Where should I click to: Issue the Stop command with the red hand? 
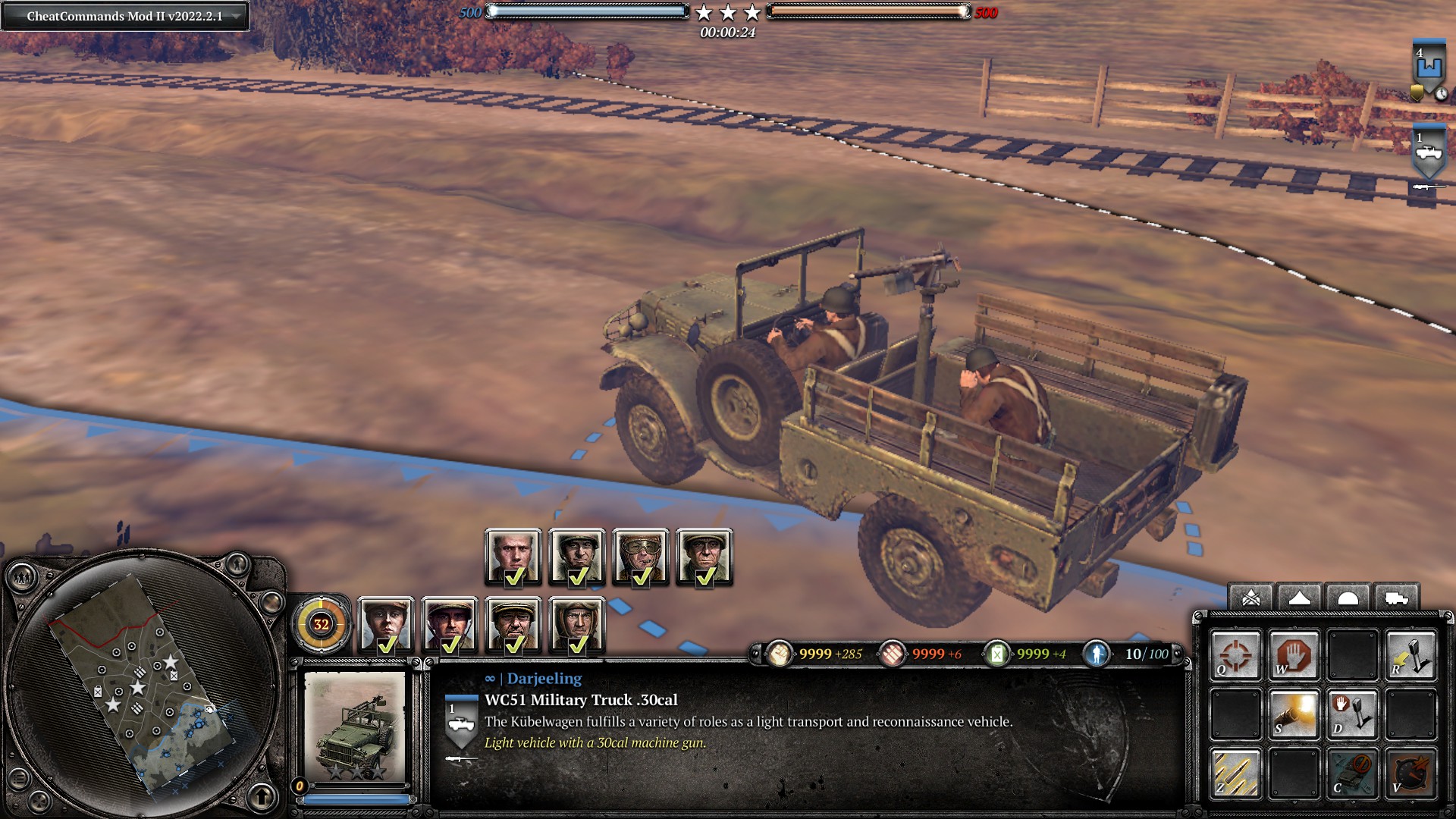pyautogui.click(x=1294, y=655)
